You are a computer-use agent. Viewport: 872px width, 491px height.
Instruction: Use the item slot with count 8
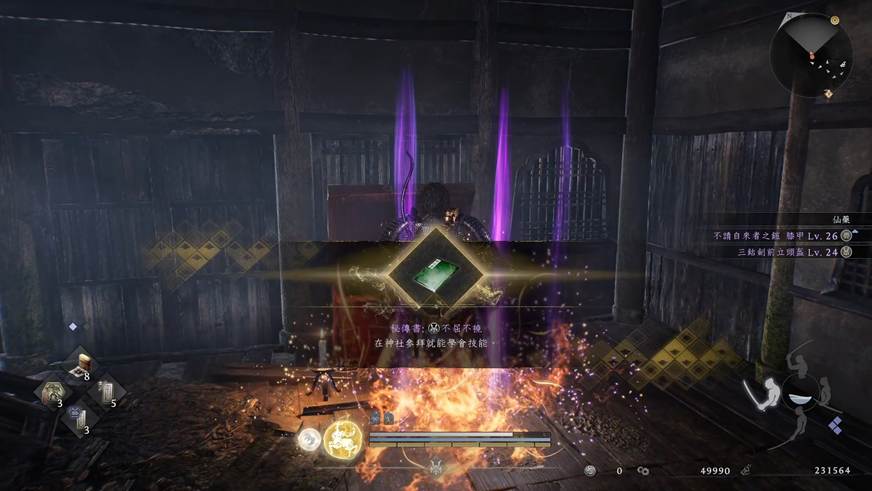[x=78, y=364]
